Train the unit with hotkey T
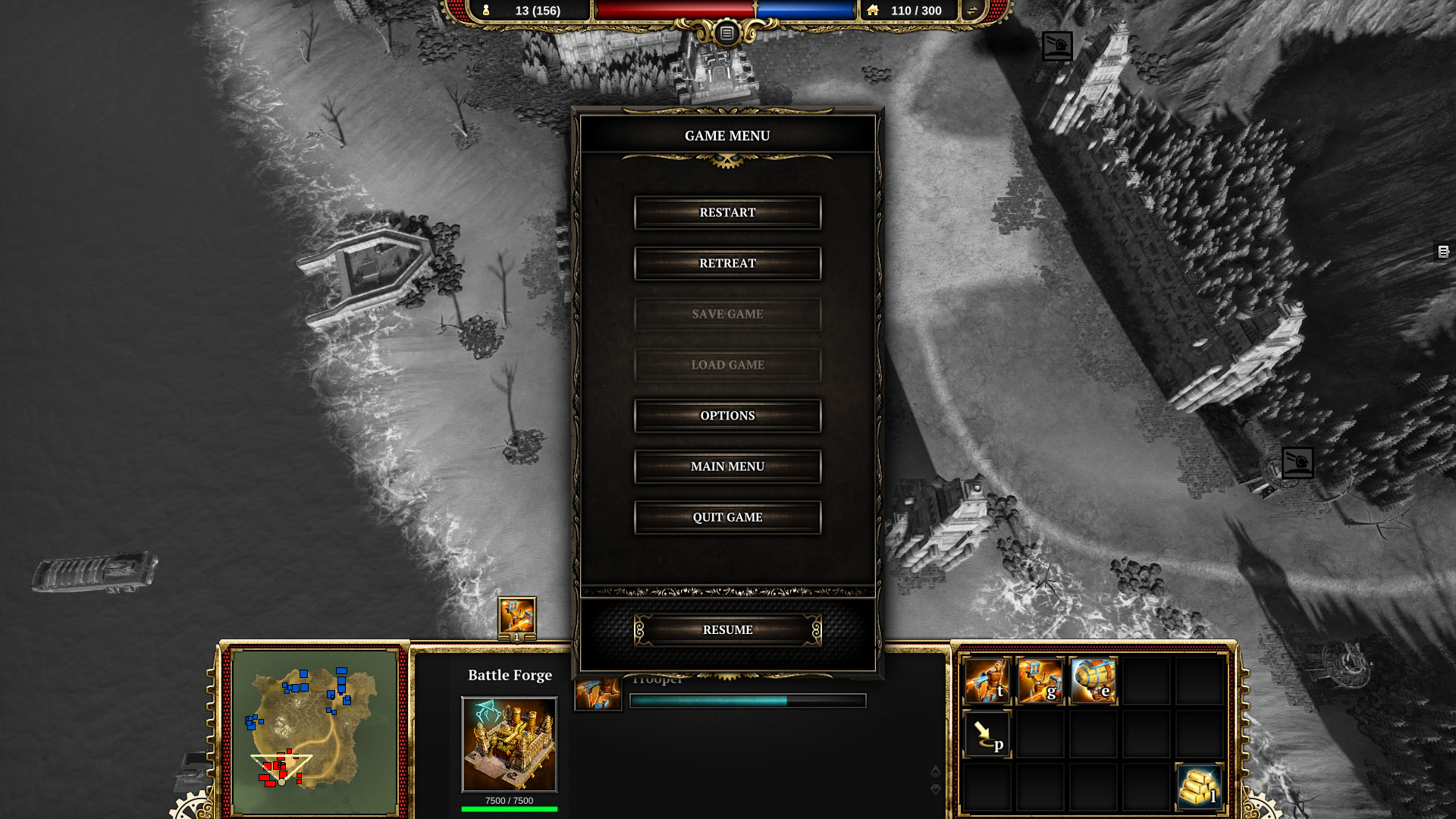 tap(987, 681)
